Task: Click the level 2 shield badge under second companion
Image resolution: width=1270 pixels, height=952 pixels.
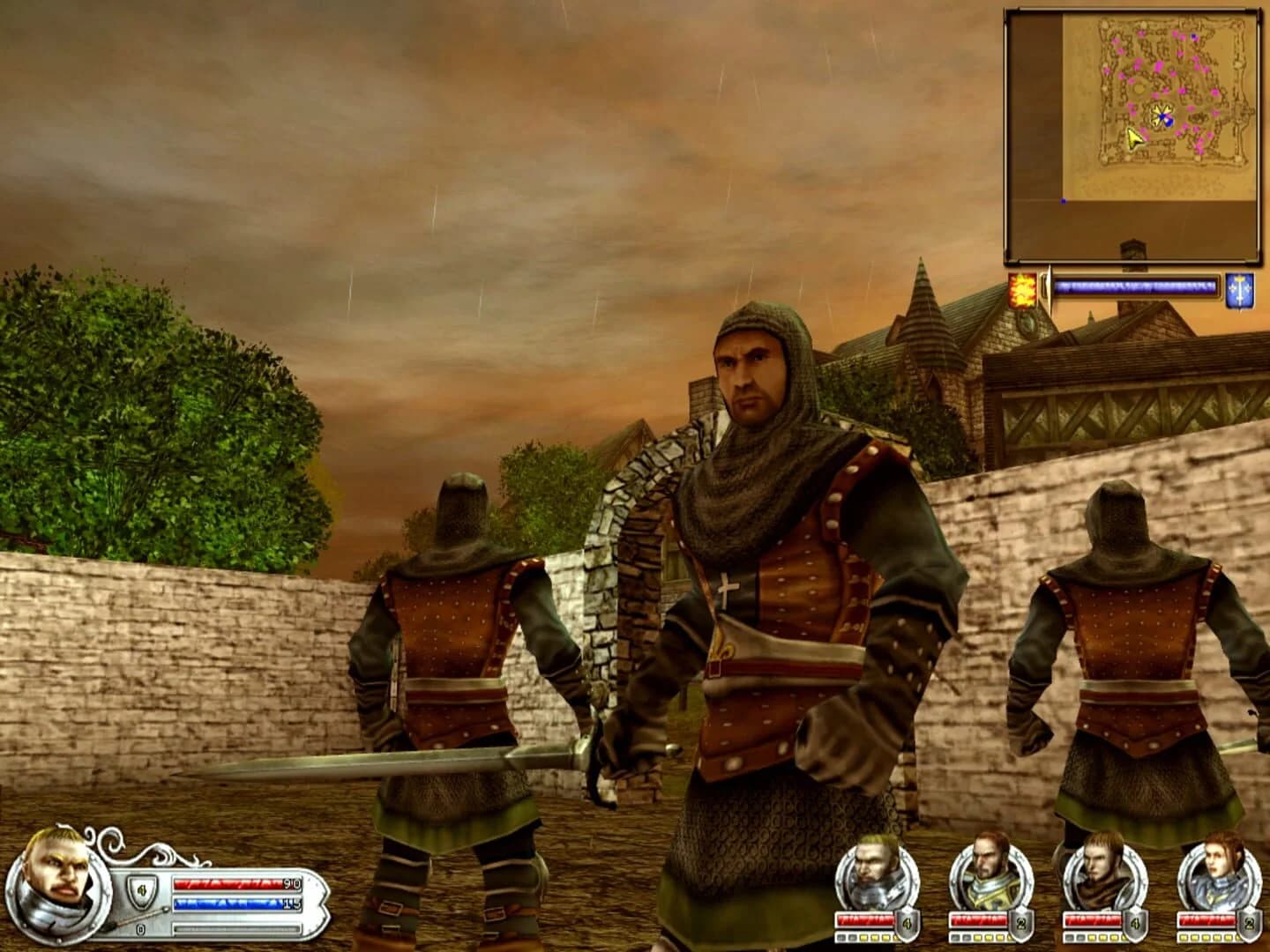Action: (x=1020, y=922)
